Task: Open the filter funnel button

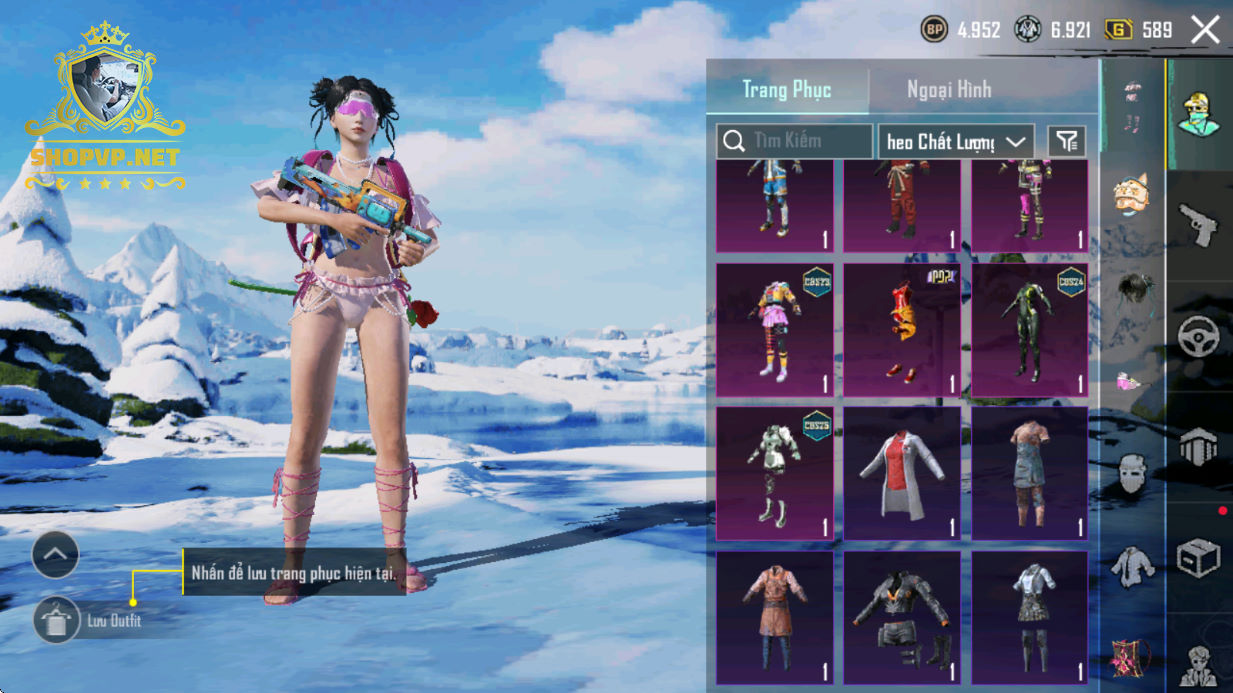Action: (1067, 141)
